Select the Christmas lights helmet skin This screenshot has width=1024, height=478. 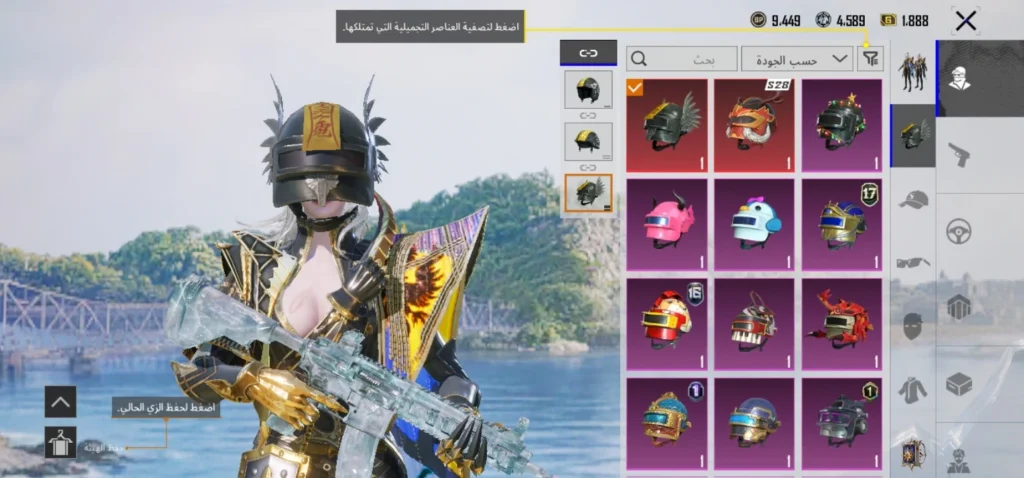point(841,125)
